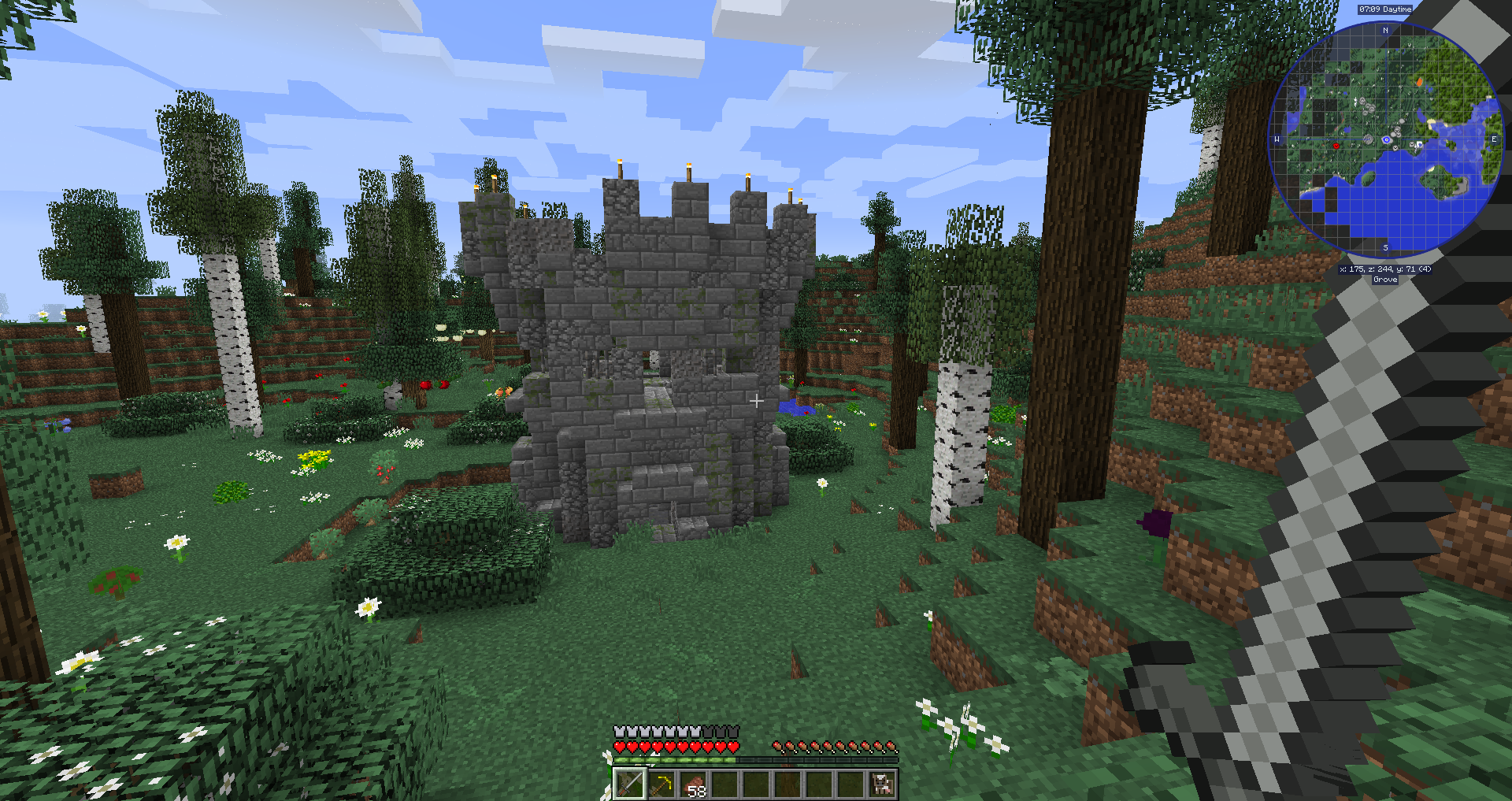
Task: Click the blue player arrow at the minimap center
Action: [1387, 139]
